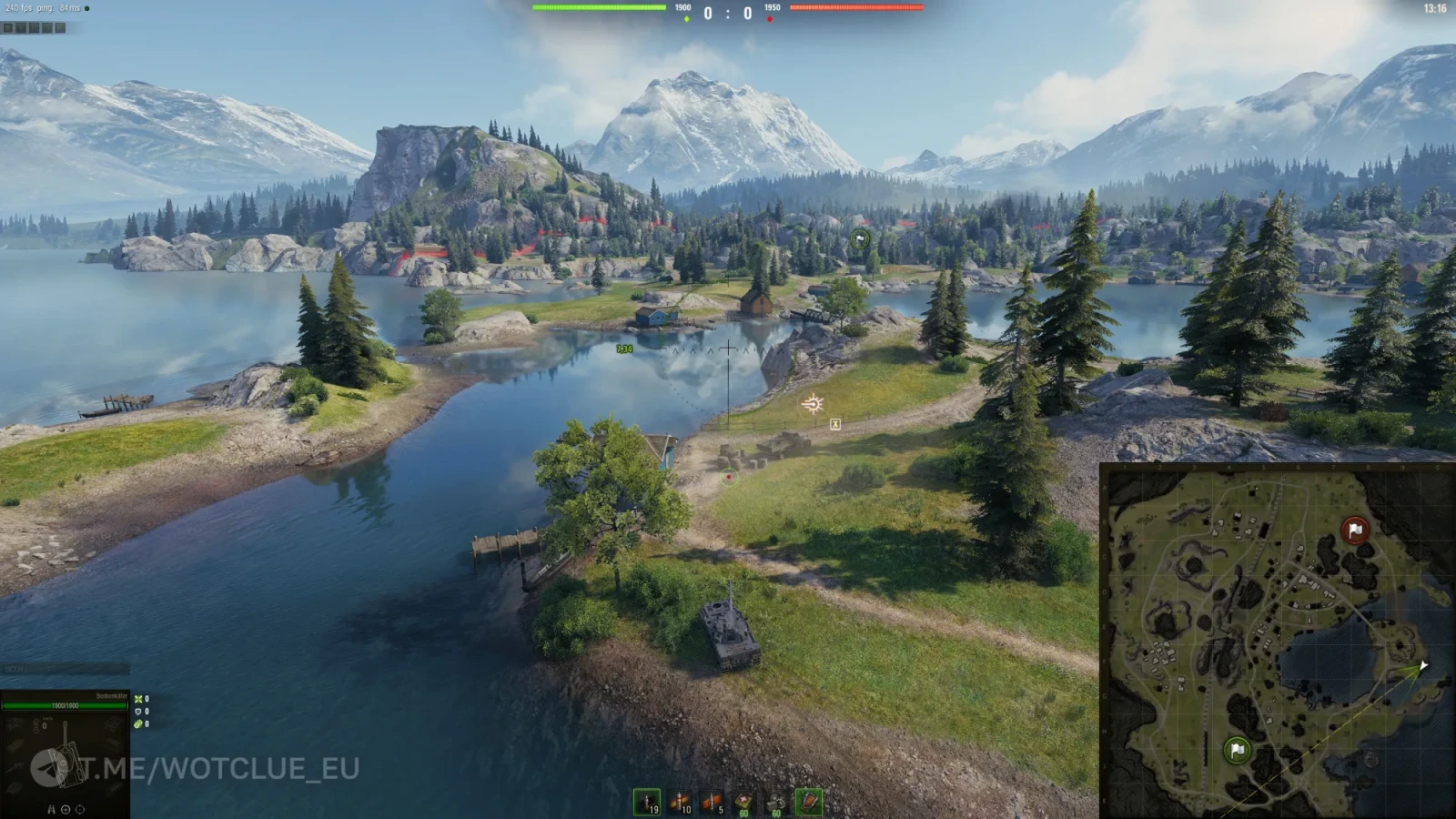
Task: Use the first aid kit consumable
Action: click(x=744, y=802)
